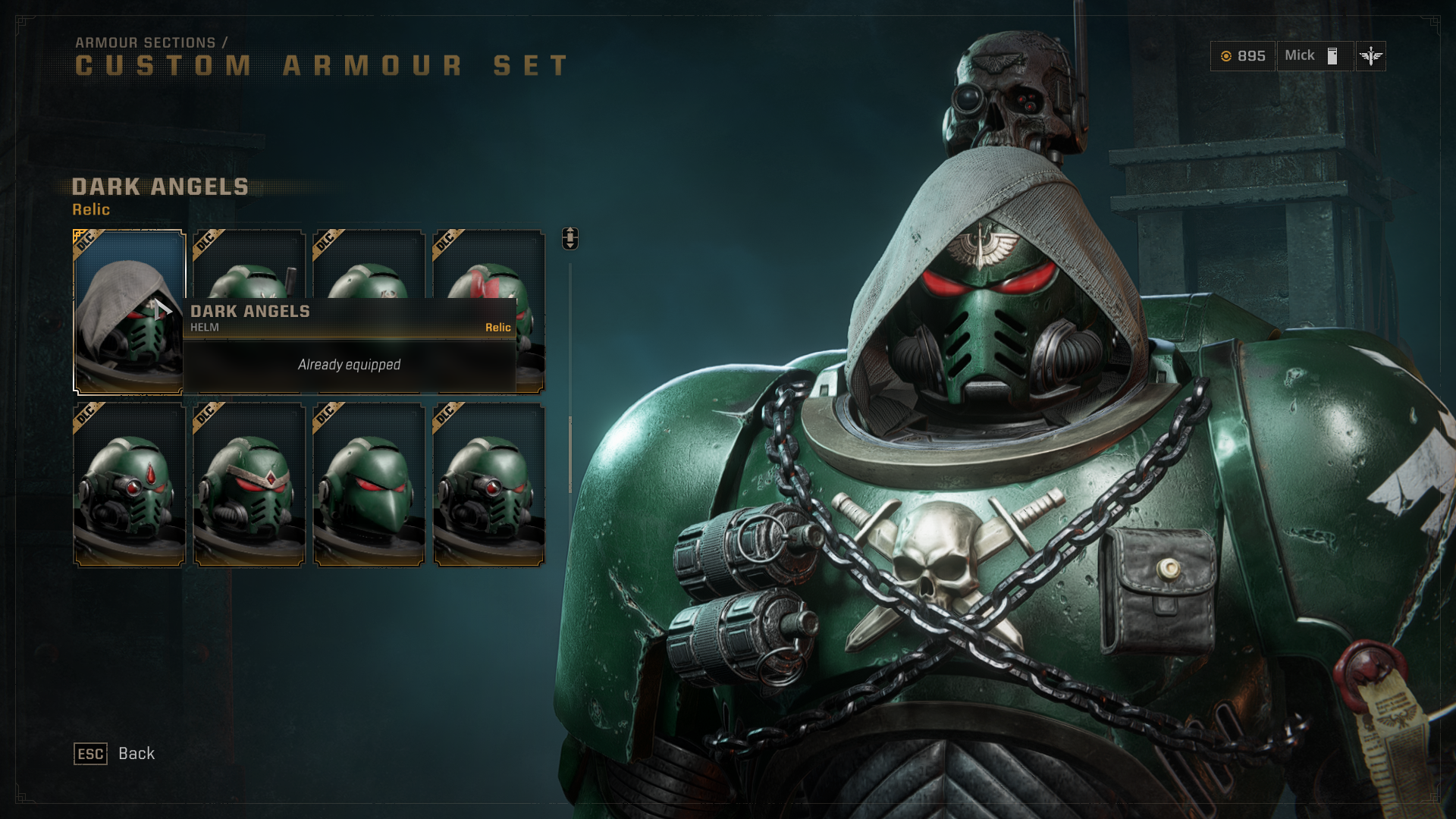Viewport: 1456px width, 819px height.
Task: Return to Armour Sections via breadcrumb
Action: (149, 43)
